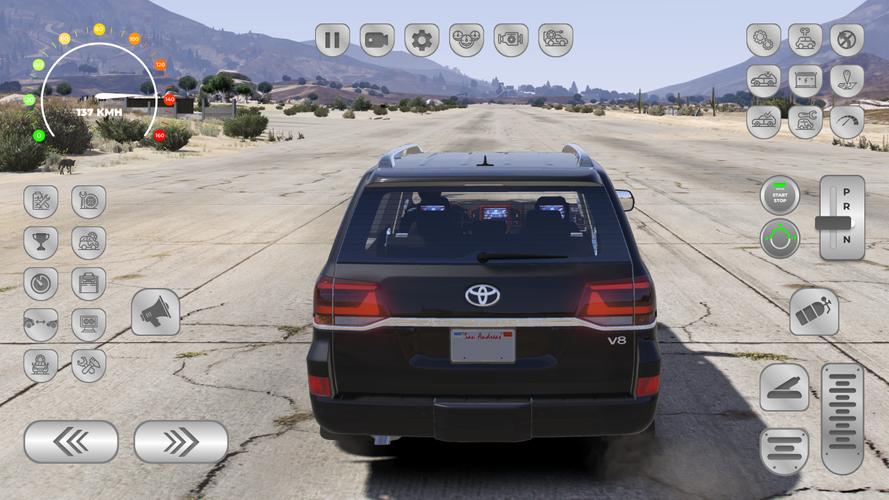Image resolution: width=889 pixels, height=500 pixels.
Task: Open the wrench and screwdriver repair icon
Action: (x=88, y=365)
